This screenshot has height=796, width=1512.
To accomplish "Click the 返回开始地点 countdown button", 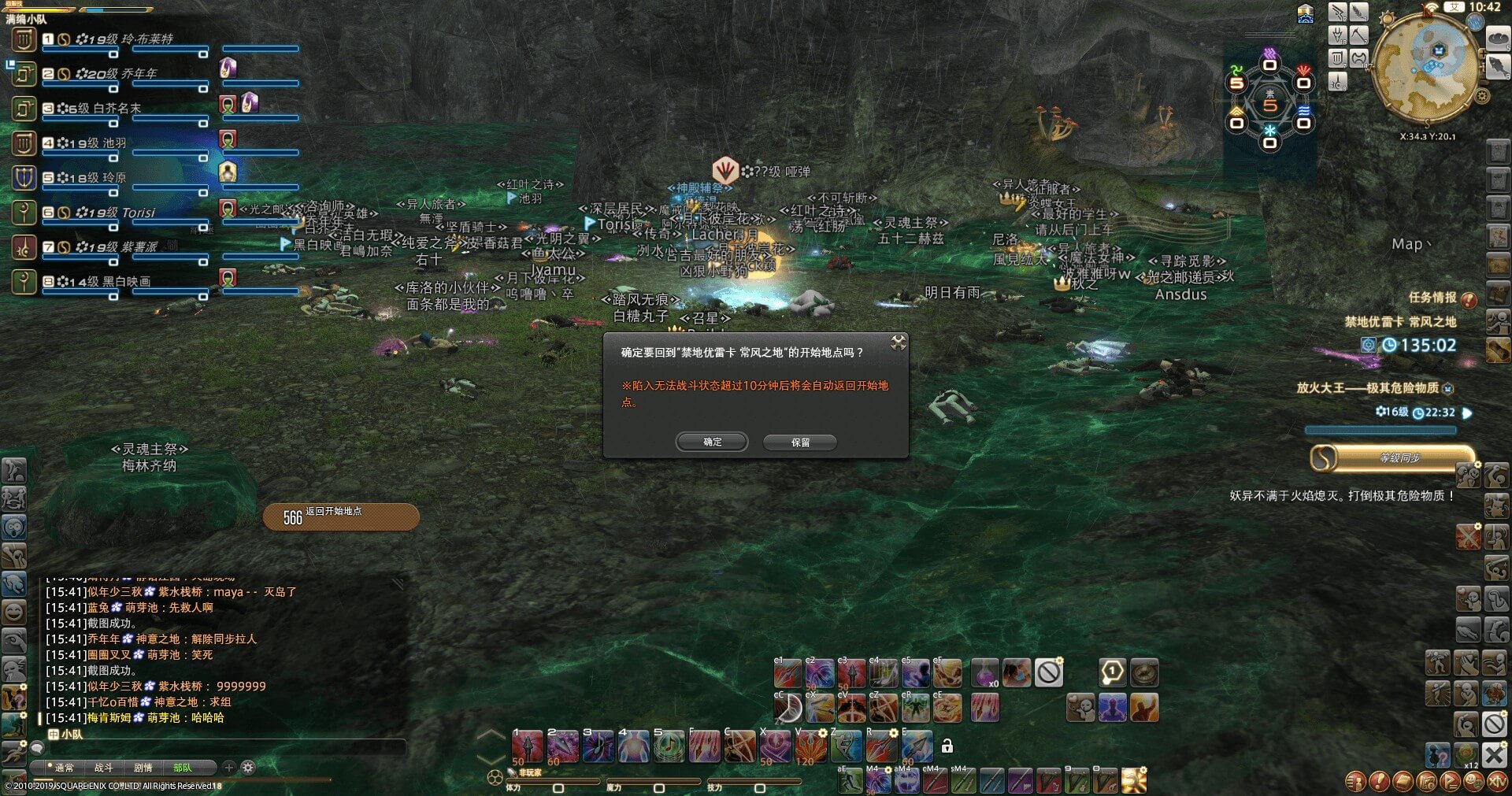I will click(340, 516).
